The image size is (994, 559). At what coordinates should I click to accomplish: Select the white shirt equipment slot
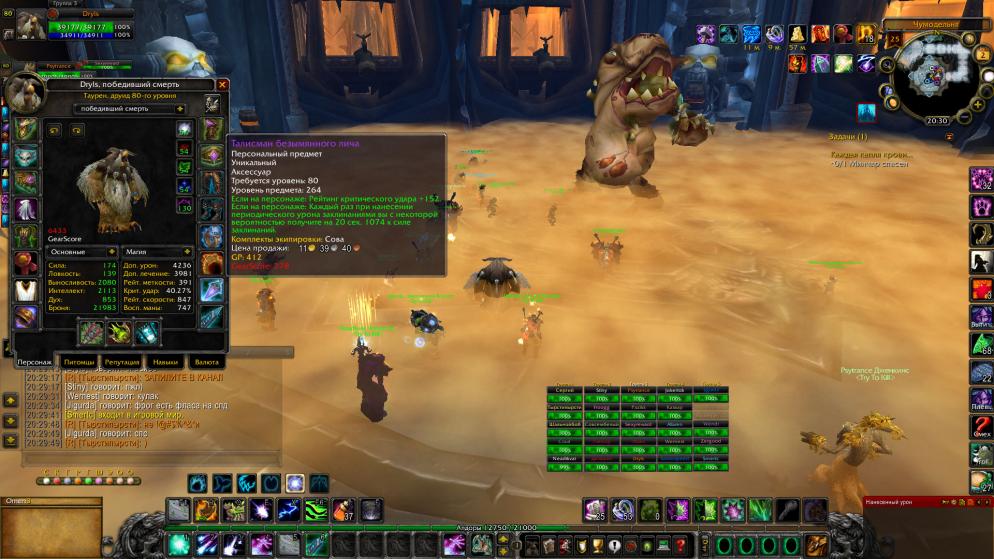[26, 288]
